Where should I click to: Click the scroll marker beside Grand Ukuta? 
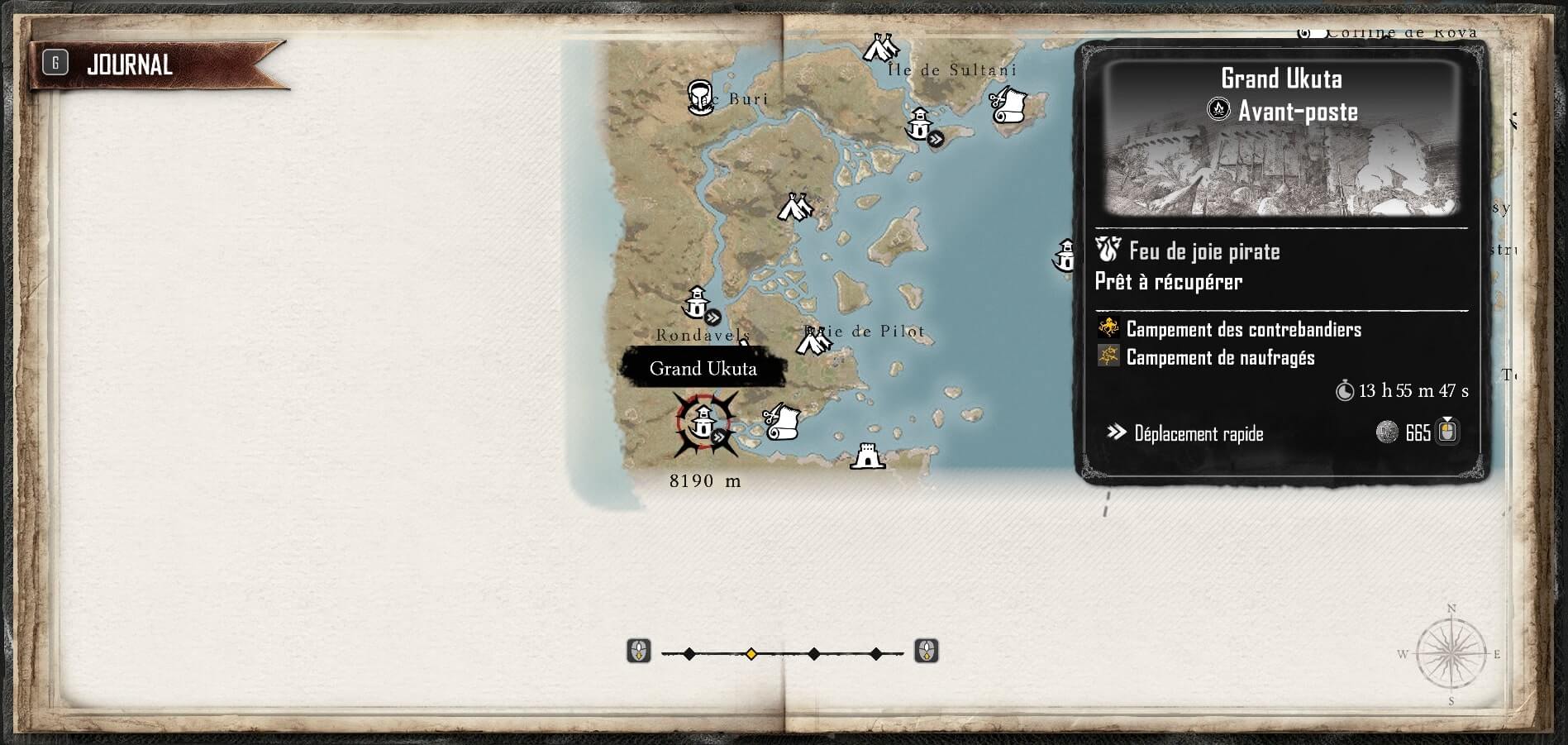780,423
